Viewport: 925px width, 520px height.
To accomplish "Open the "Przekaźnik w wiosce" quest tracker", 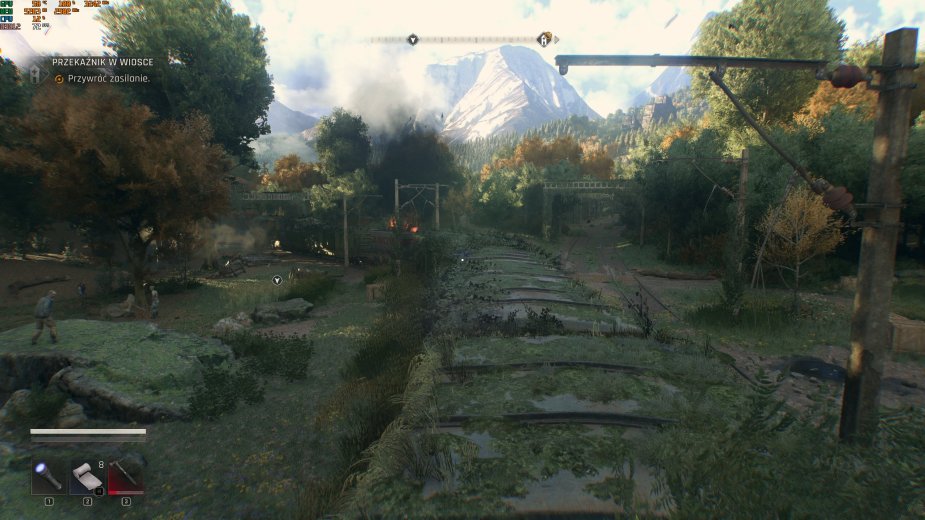I will pyautogui.click(x=103, y=62).
